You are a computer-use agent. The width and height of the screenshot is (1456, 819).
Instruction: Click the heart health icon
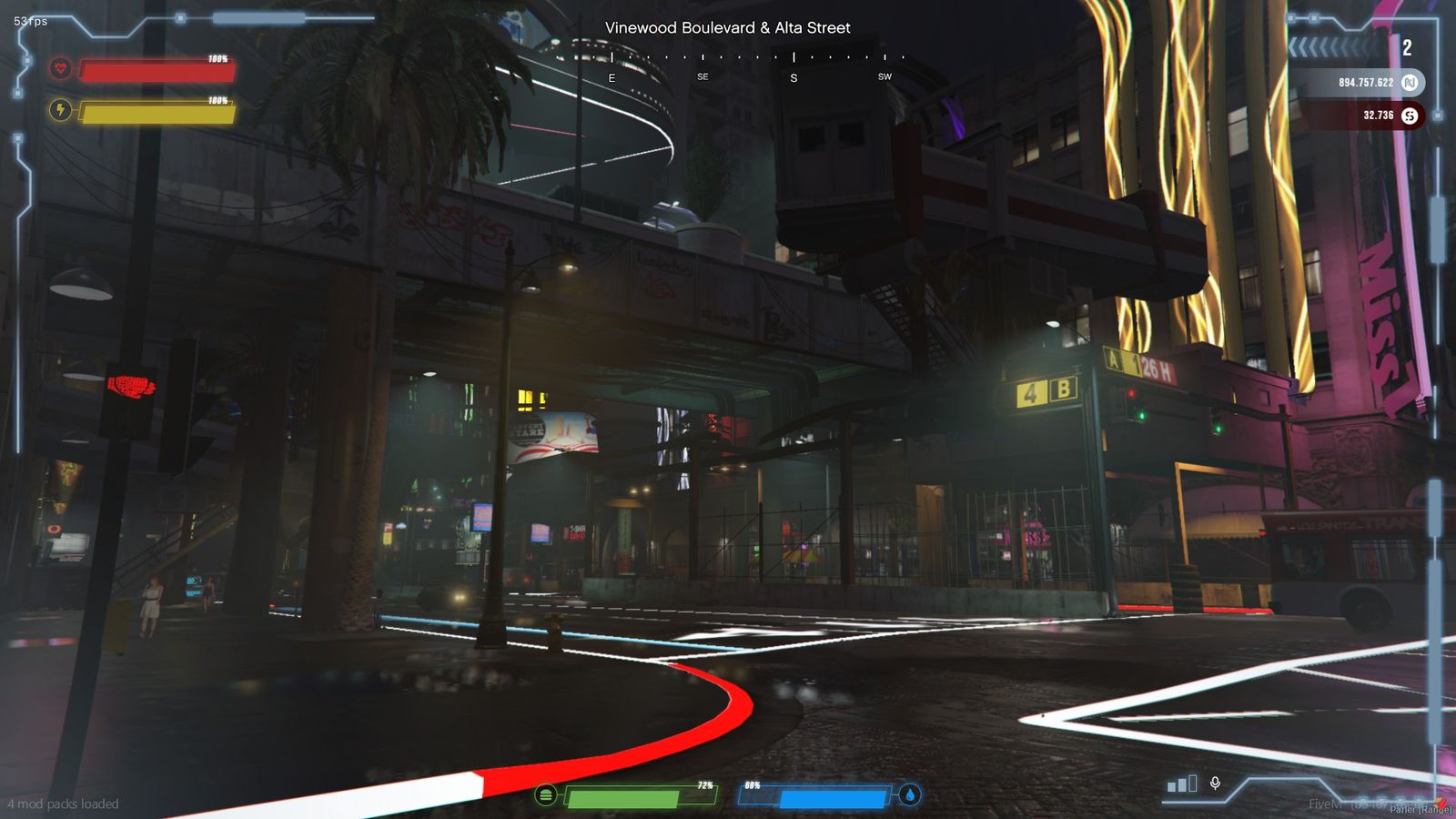[x=61, y=67]
